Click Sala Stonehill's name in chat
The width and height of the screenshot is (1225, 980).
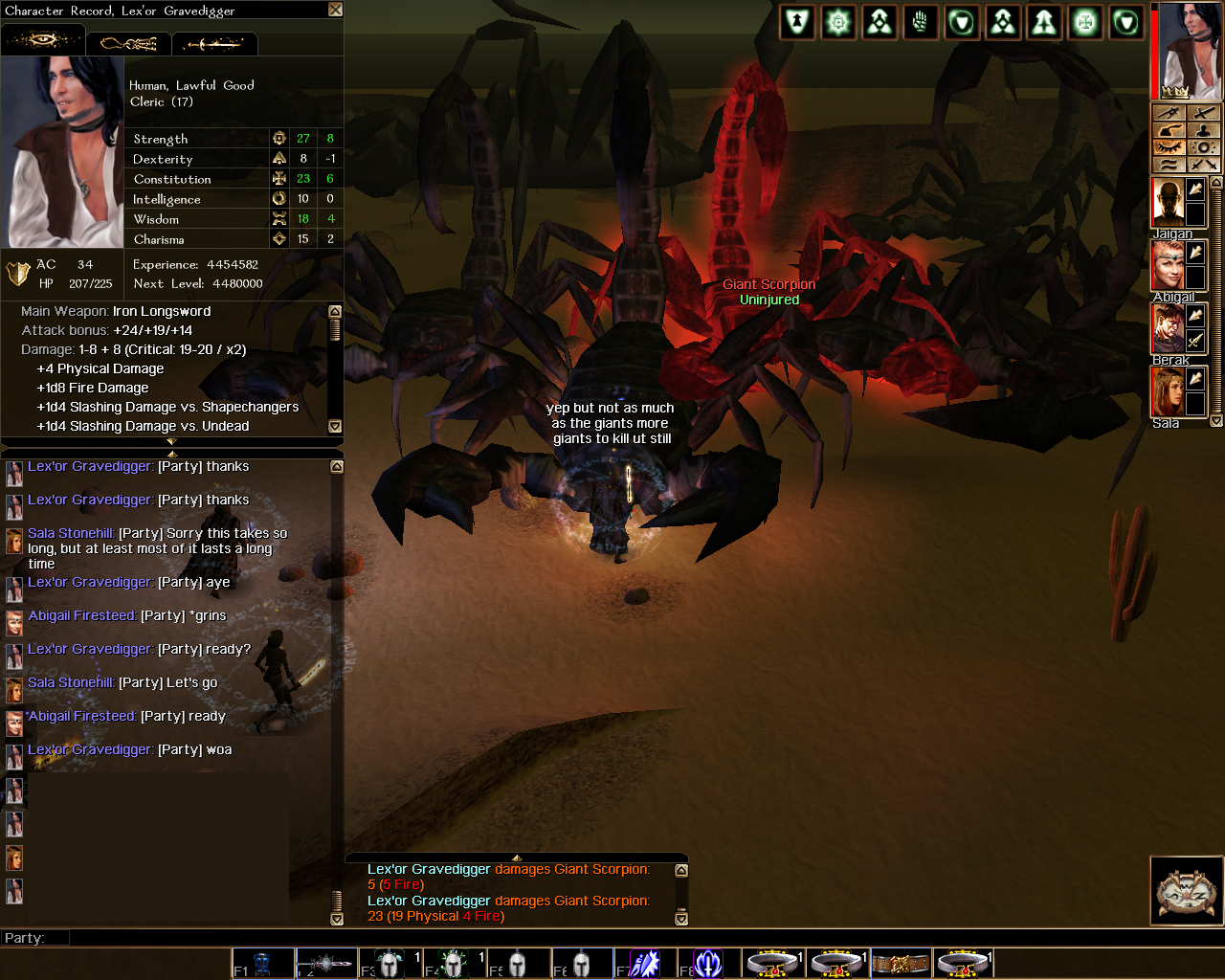click(x=71, y=533)
